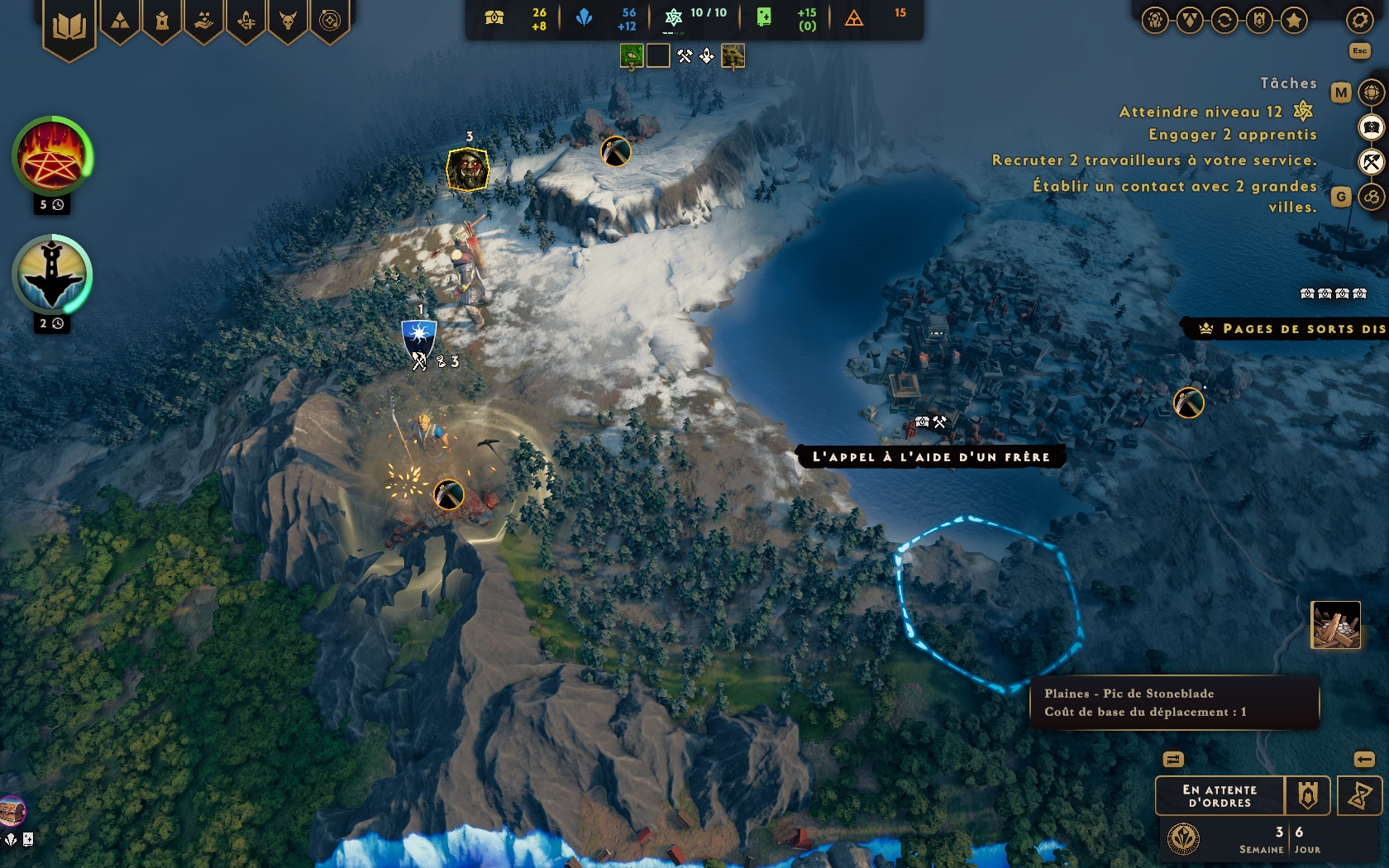Viewport: 1389px width, 868px height.
Task: Open the globe world map button
Action: [x=1372, y=93]
